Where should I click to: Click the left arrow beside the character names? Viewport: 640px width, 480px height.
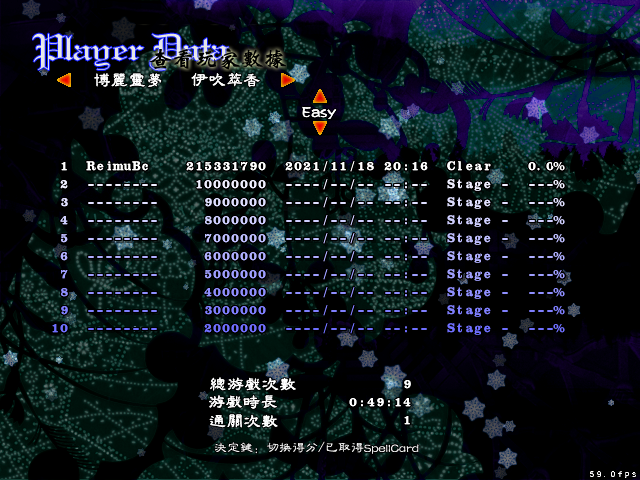tap(64, 80)
